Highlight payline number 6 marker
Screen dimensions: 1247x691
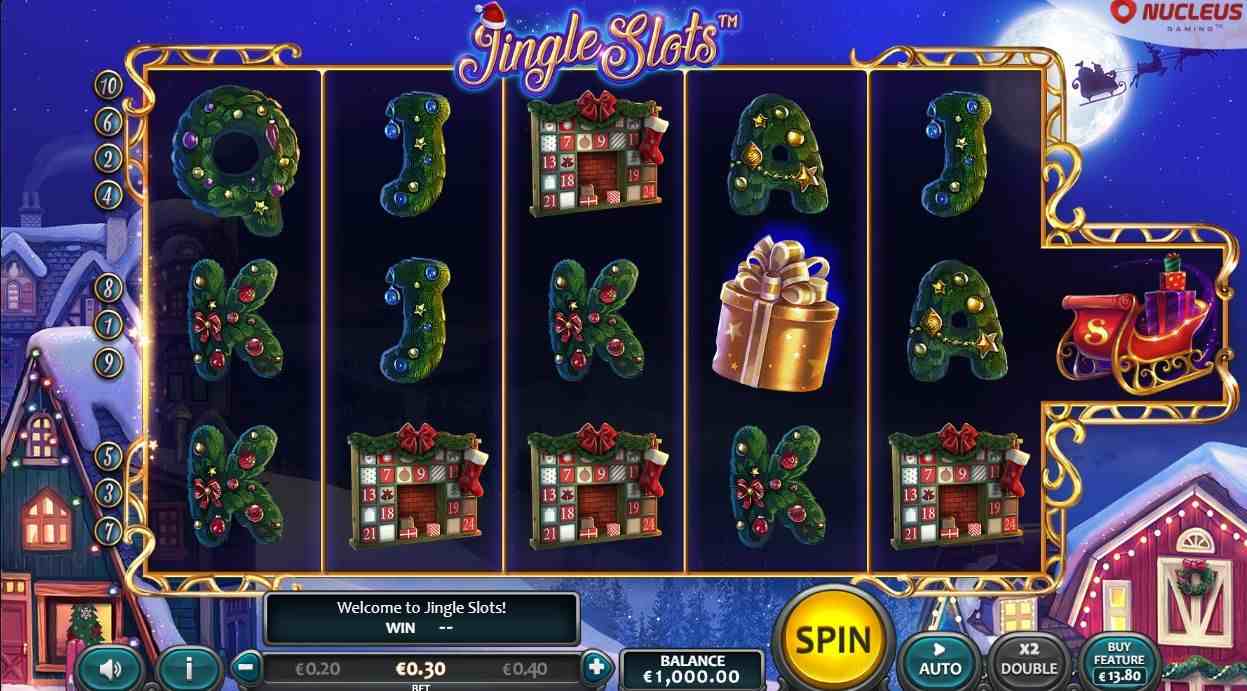click(x=108, y=122)
